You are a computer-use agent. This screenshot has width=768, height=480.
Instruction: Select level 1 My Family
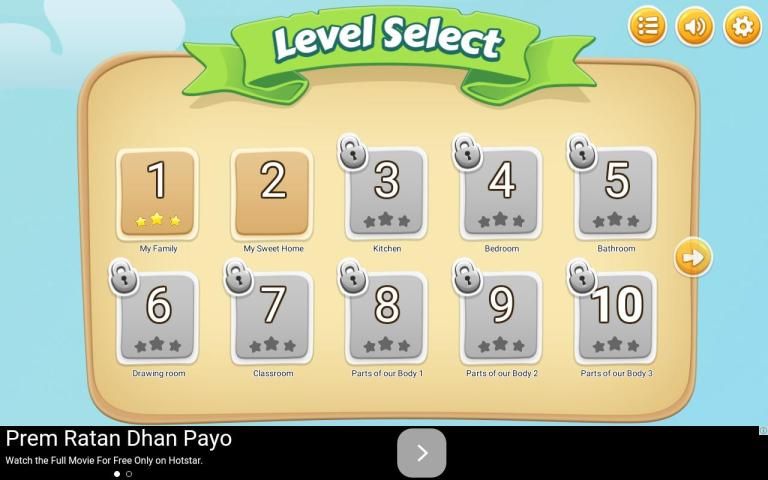[157, 193]
